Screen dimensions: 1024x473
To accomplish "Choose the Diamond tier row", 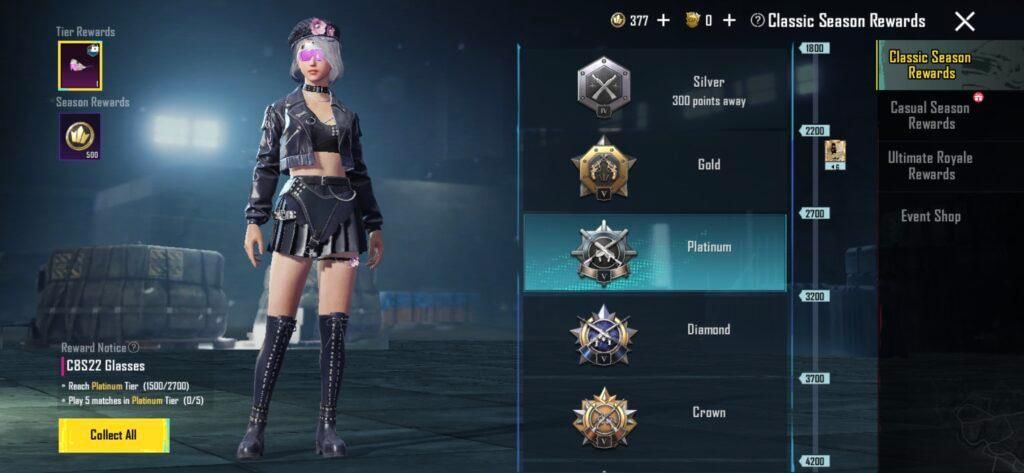I will (x=655, y=330).
